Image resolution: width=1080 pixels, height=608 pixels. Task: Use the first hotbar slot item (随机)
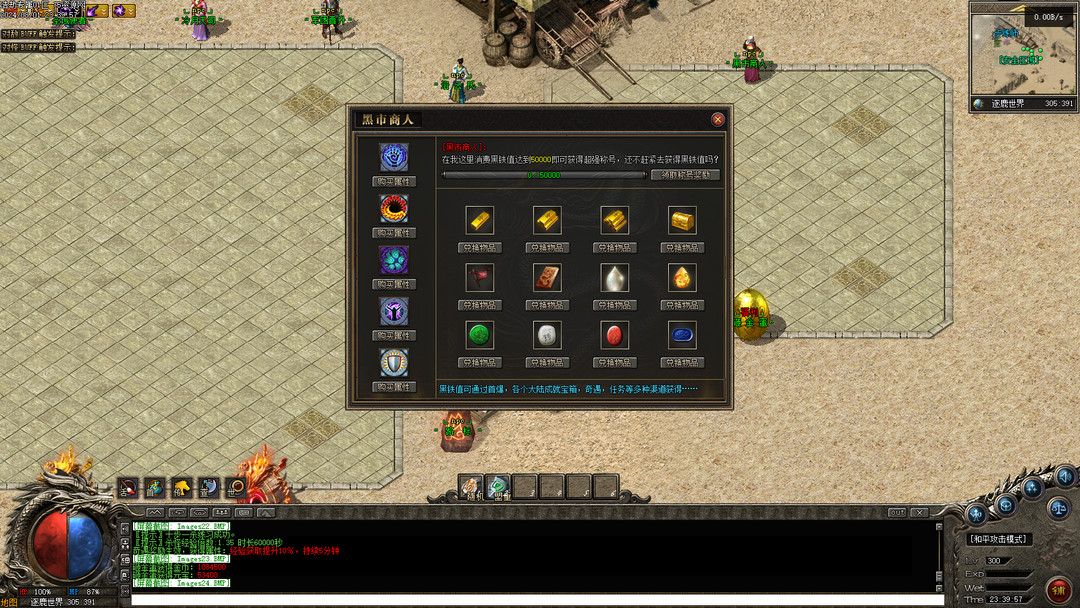(x=471, y=487)
